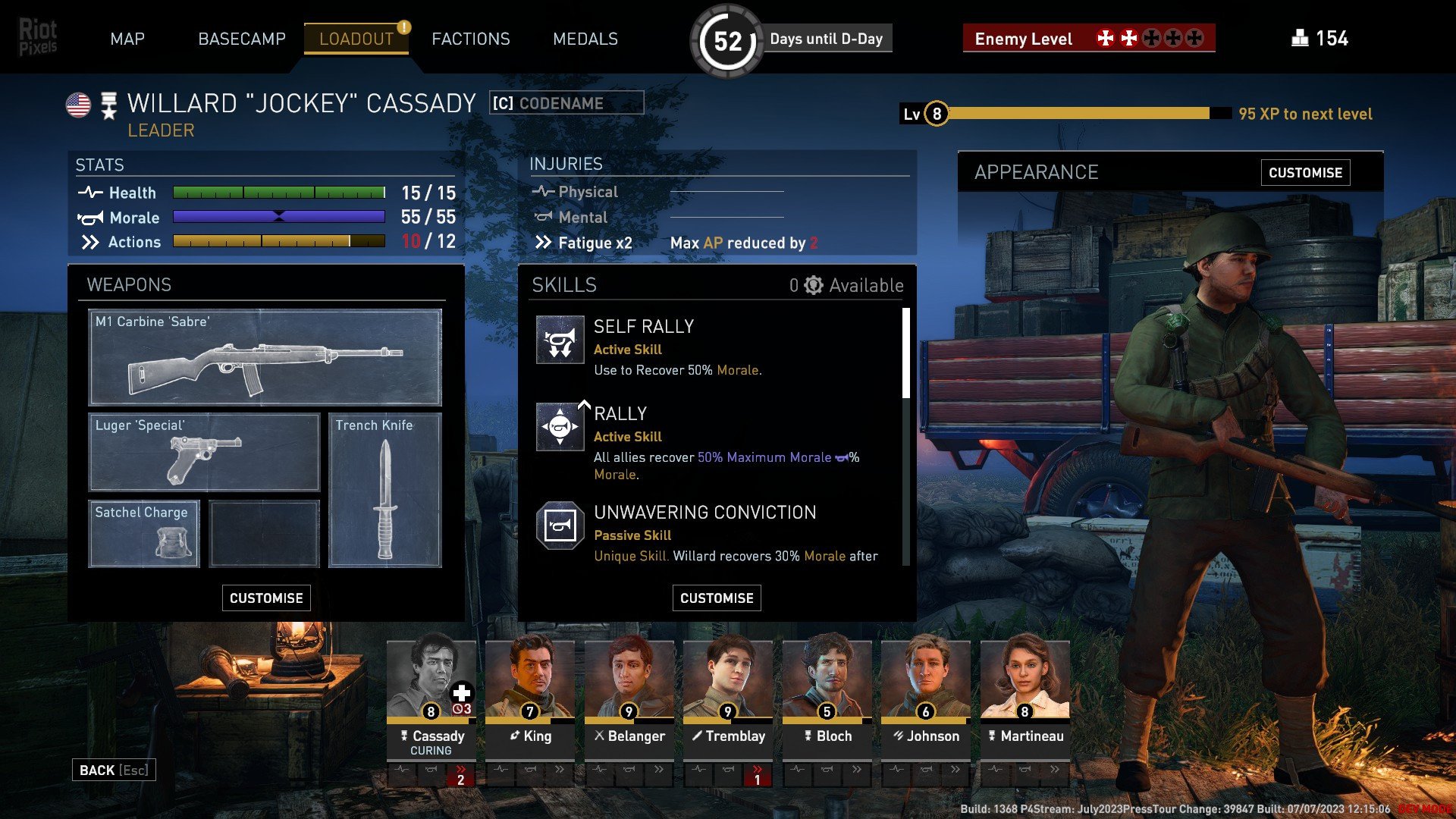Image resolution: width=1456 pixels, height=819 pixels.
Task: Go back with the Back button
Action: tap(114, 770)
